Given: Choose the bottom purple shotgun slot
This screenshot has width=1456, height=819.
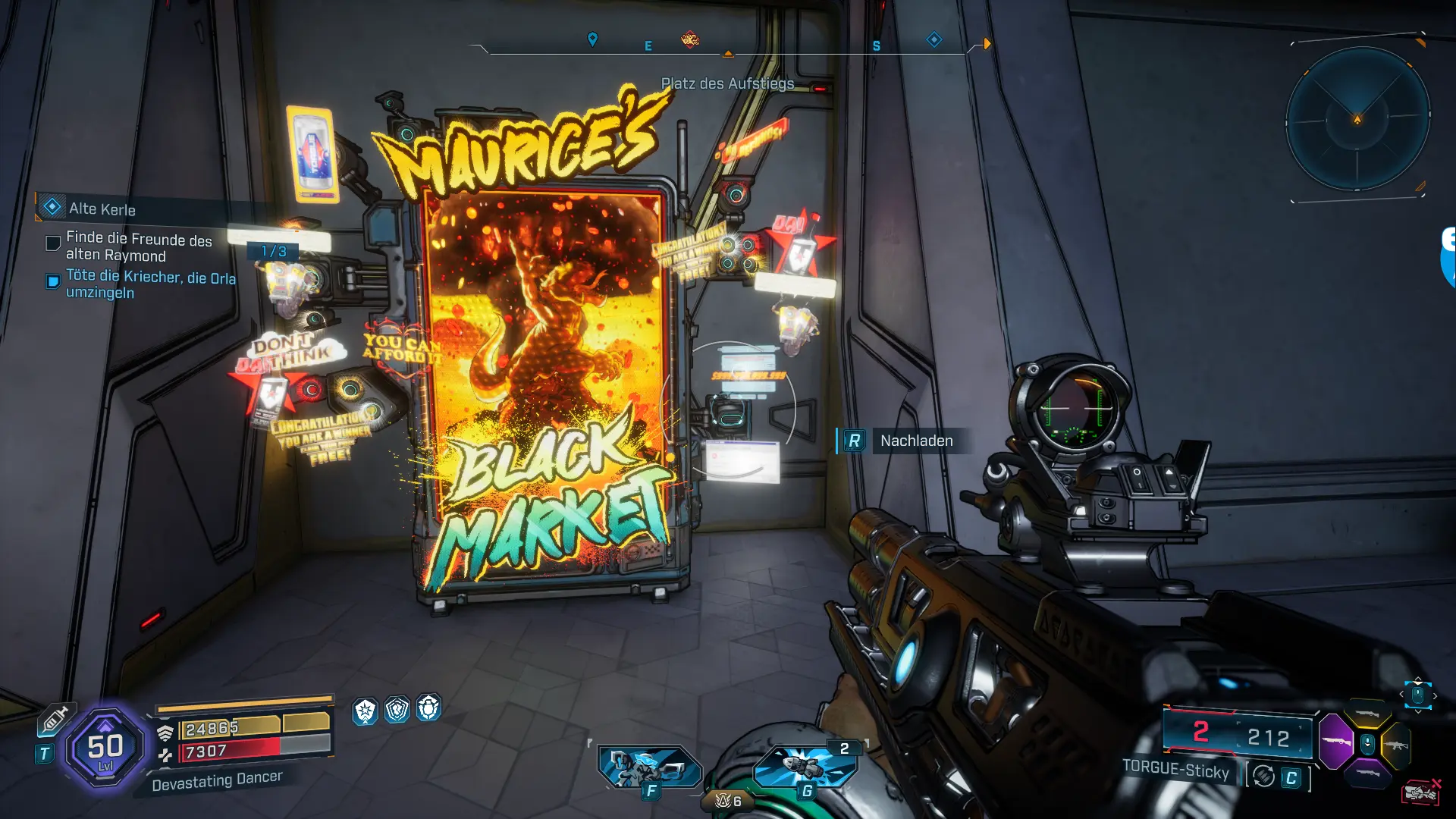Looking at the screenshot, I should point(1367,773).
